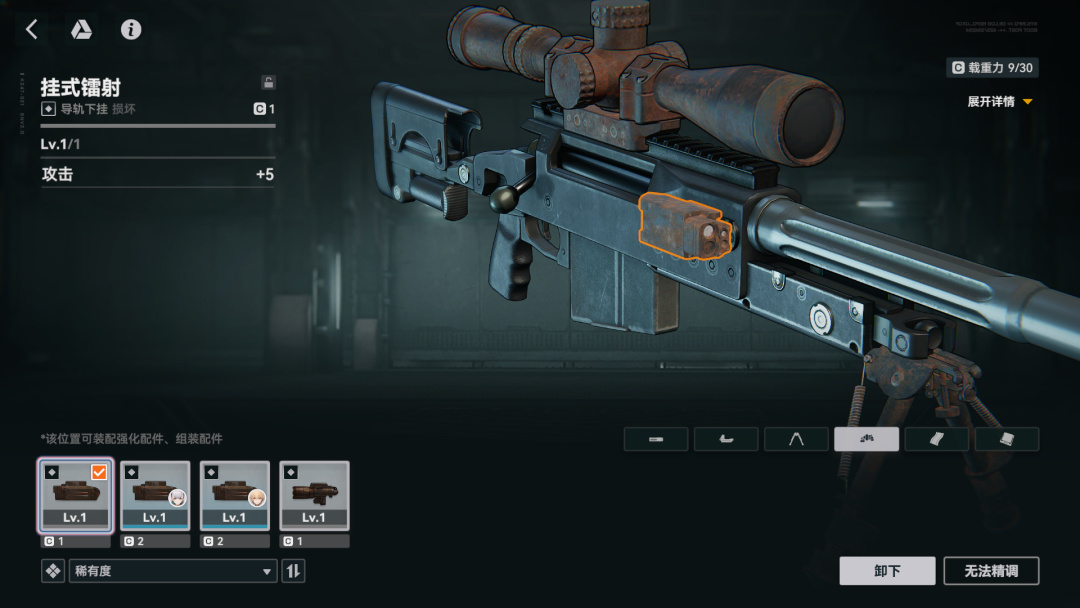Click the 无法精调 button

point(991,571)
